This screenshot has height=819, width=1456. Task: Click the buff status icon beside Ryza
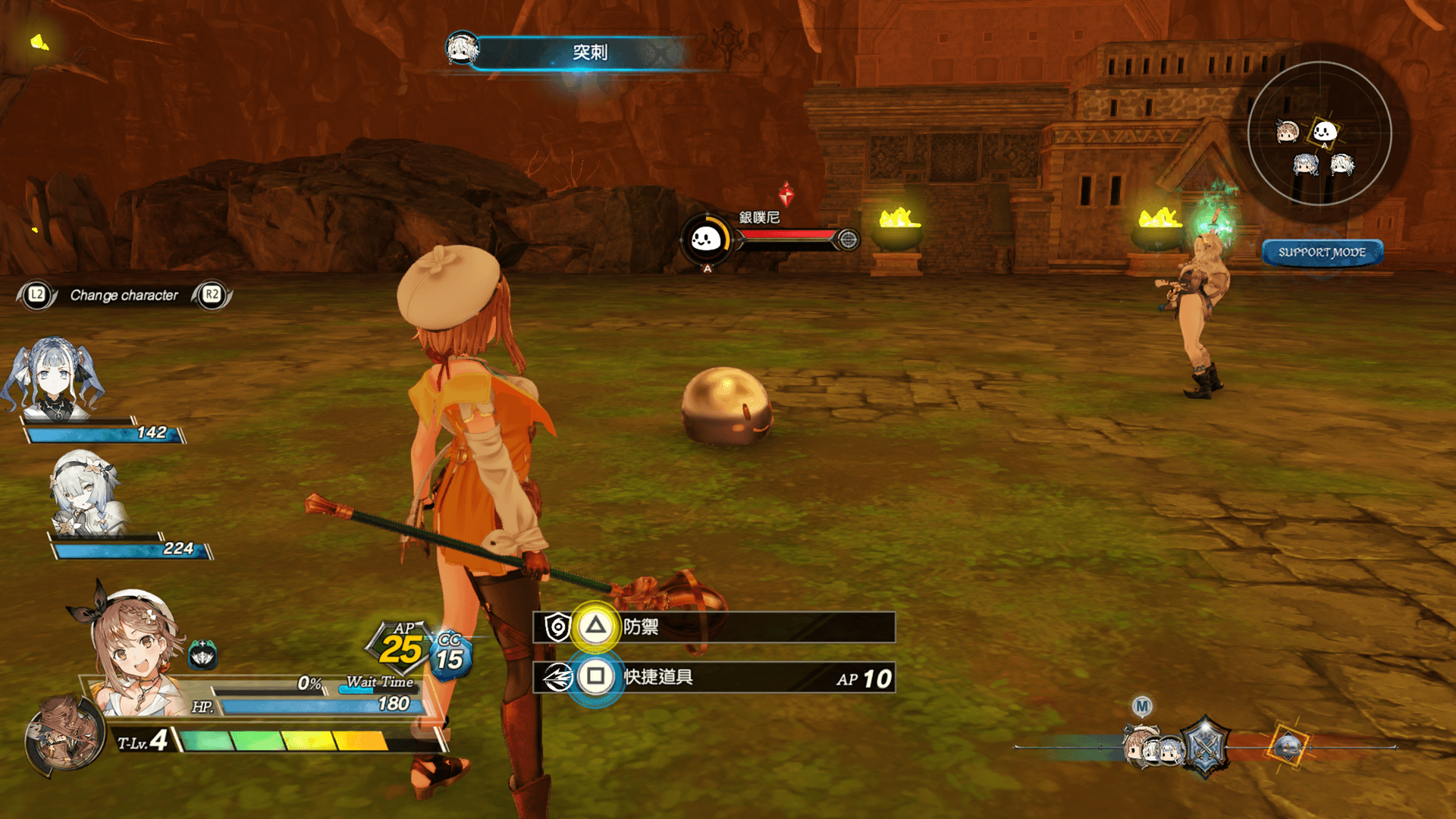[202, 654]
